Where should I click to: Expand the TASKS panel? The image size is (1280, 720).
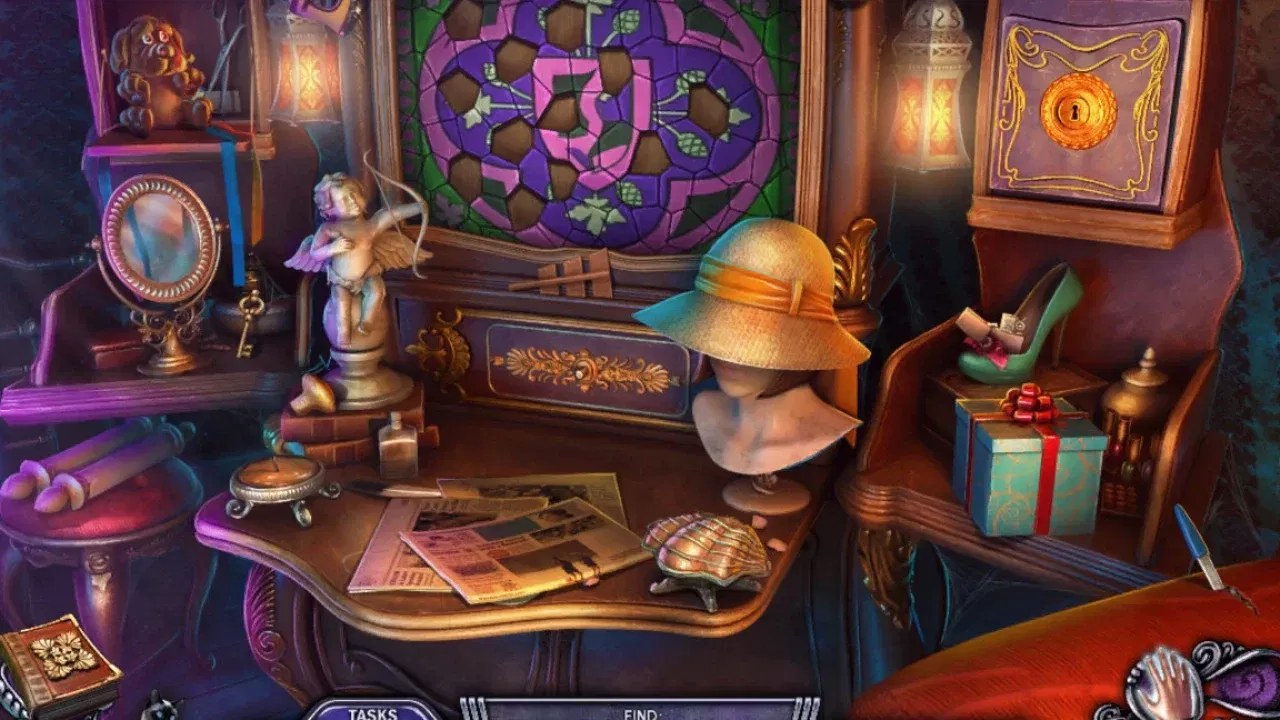coord(373,714)
